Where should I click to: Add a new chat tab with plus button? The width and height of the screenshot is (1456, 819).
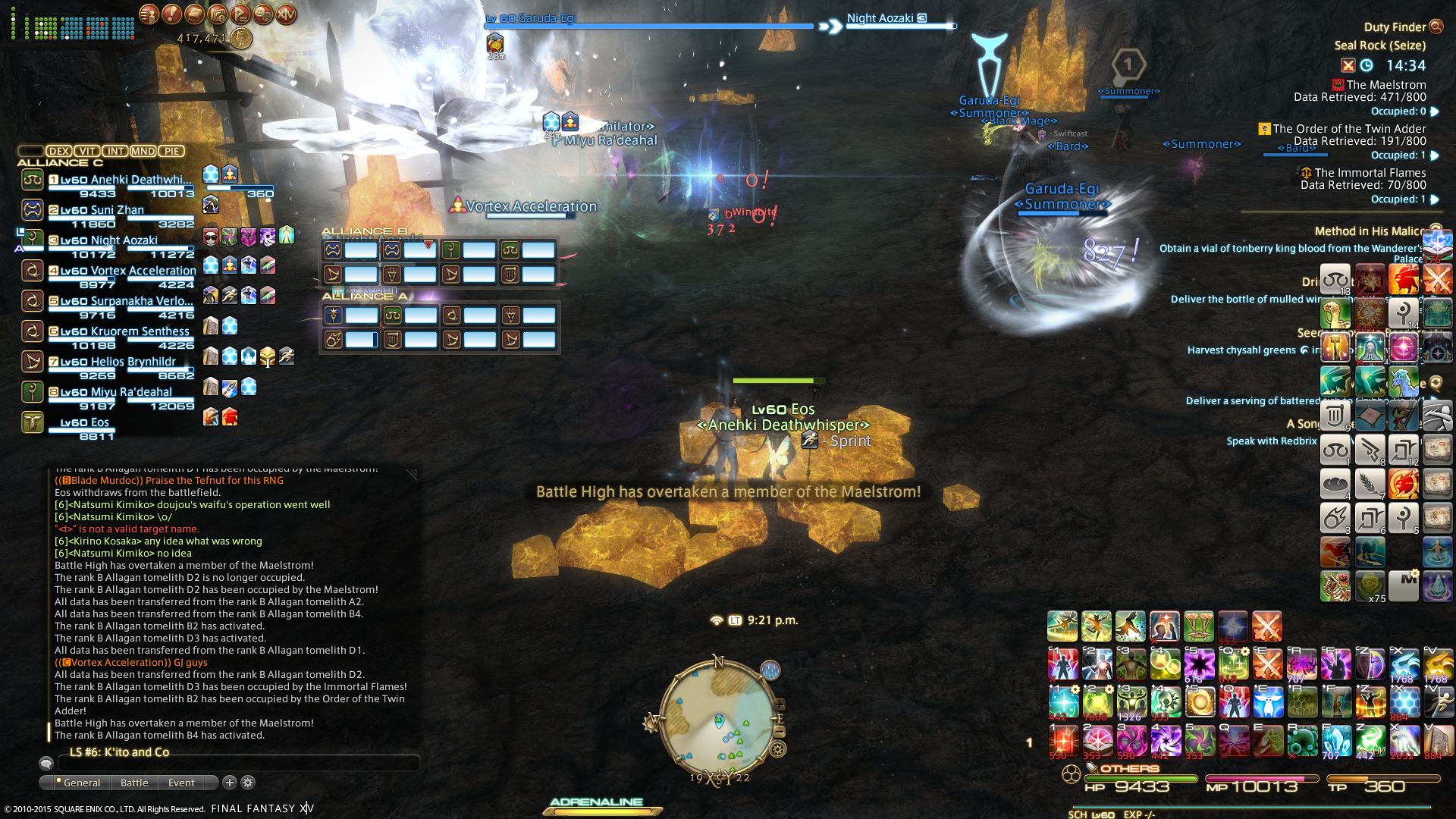[230, 782]
